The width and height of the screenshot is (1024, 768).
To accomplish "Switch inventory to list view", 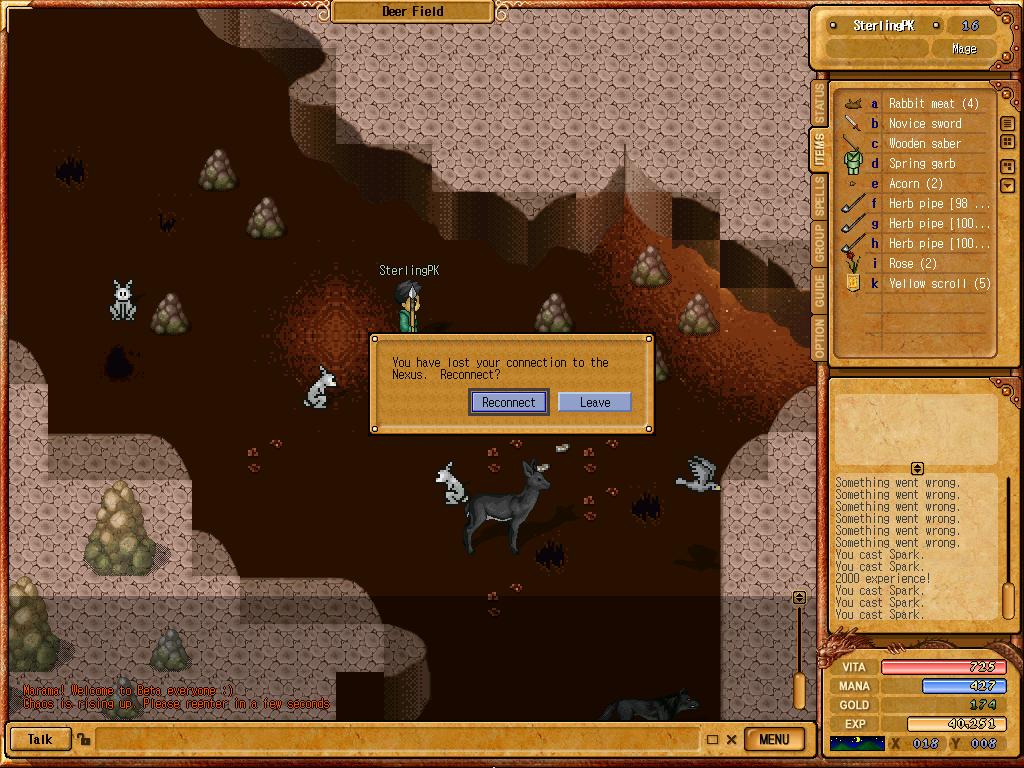I will pos(1007,124).
